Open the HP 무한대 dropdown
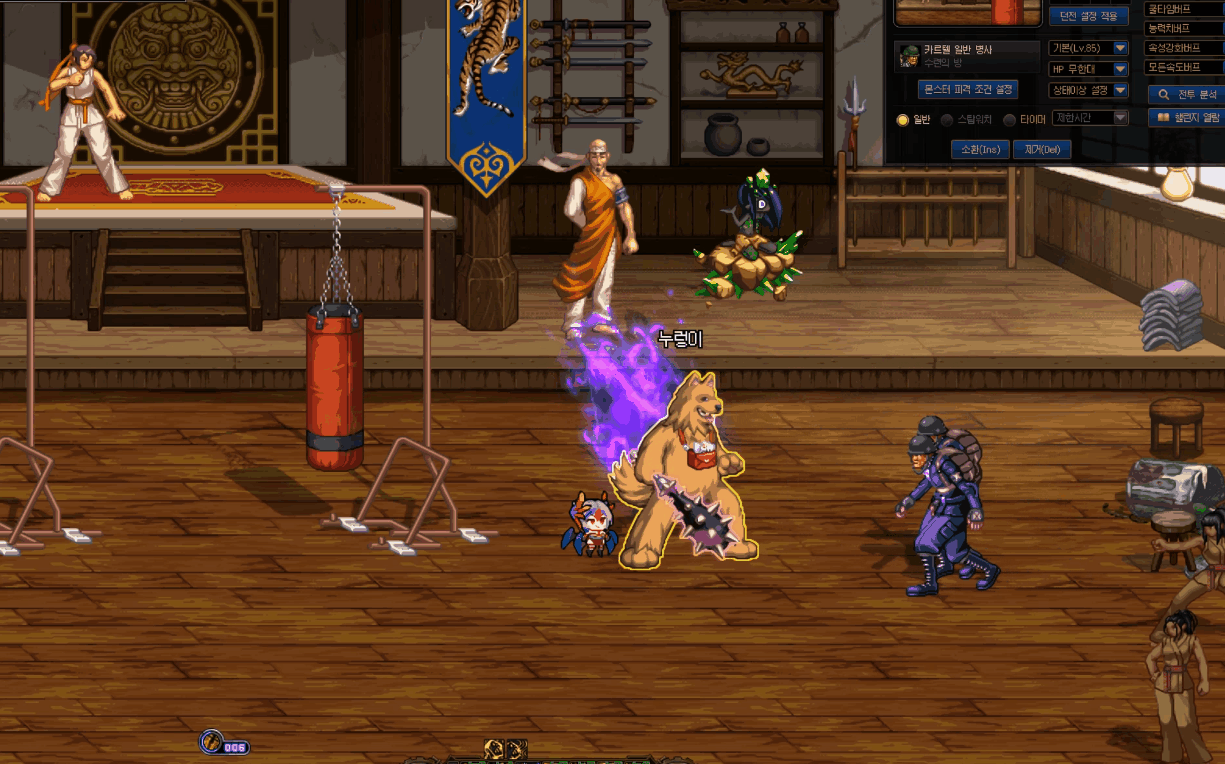Viewport: 1225px width, 764px height. (1120, 69)
